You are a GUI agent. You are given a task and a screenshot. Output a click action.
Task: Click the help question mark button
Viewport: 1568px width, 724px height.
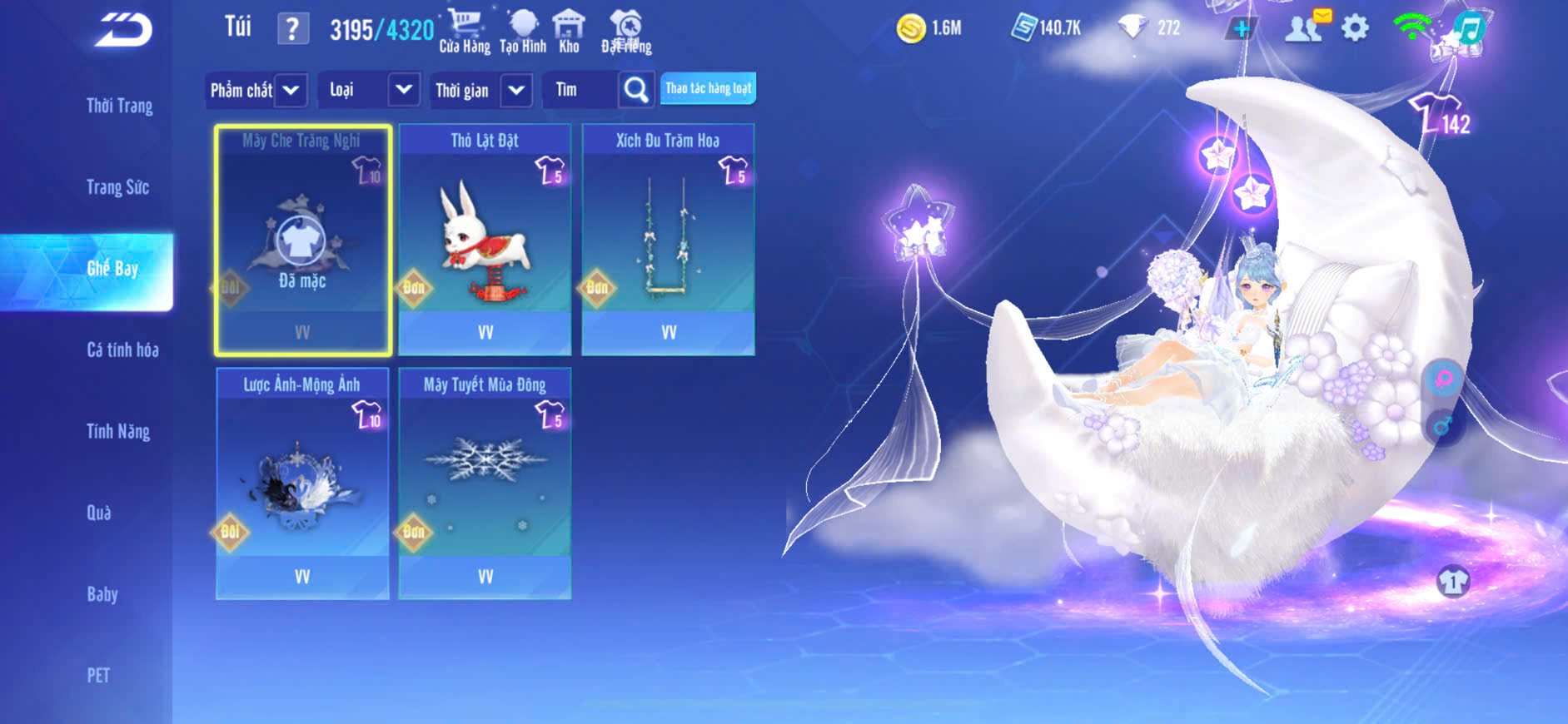coord(292,30)
